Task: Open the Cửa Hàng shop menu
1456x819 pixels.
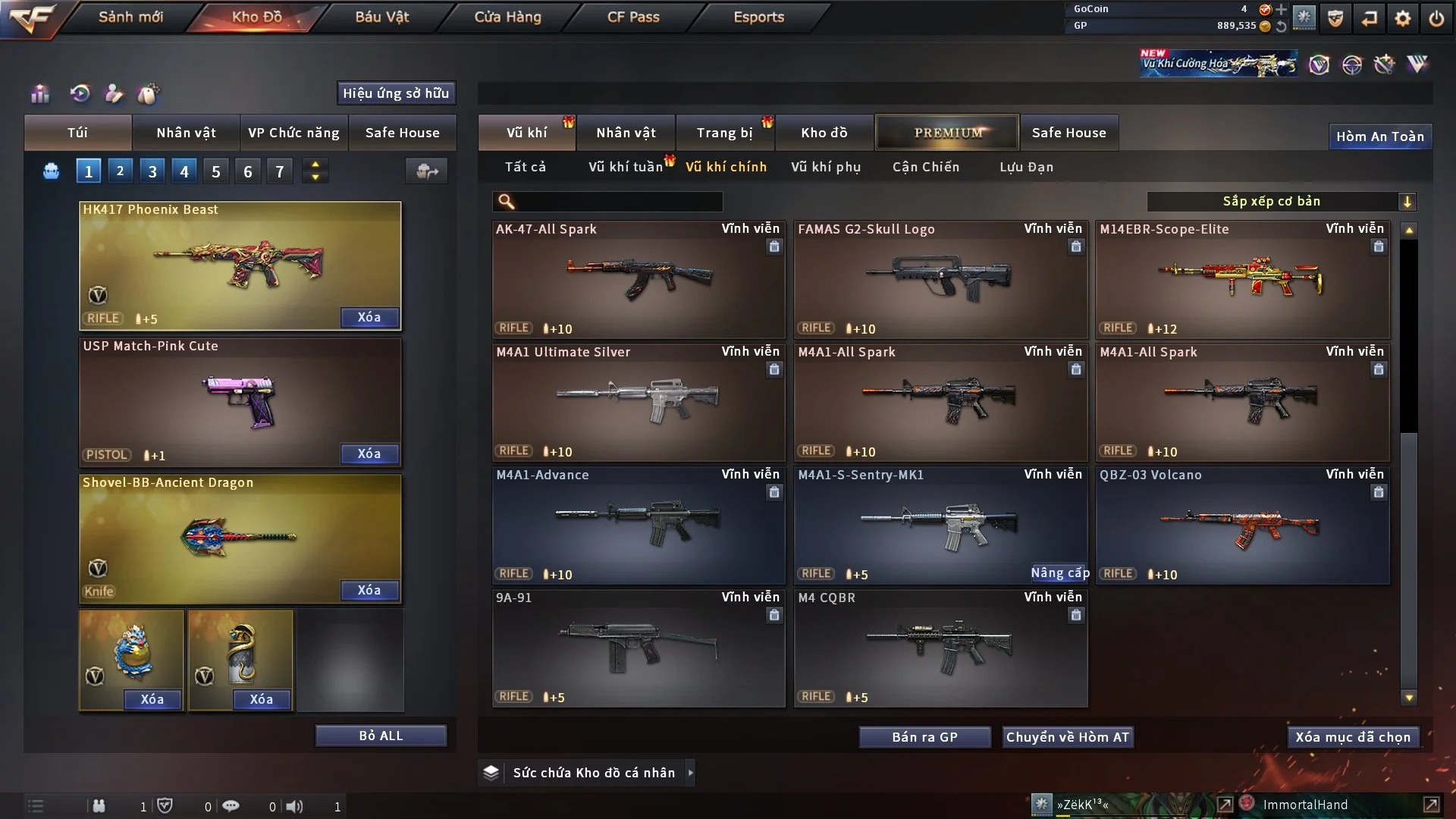Action: click(x=507, y=17)
